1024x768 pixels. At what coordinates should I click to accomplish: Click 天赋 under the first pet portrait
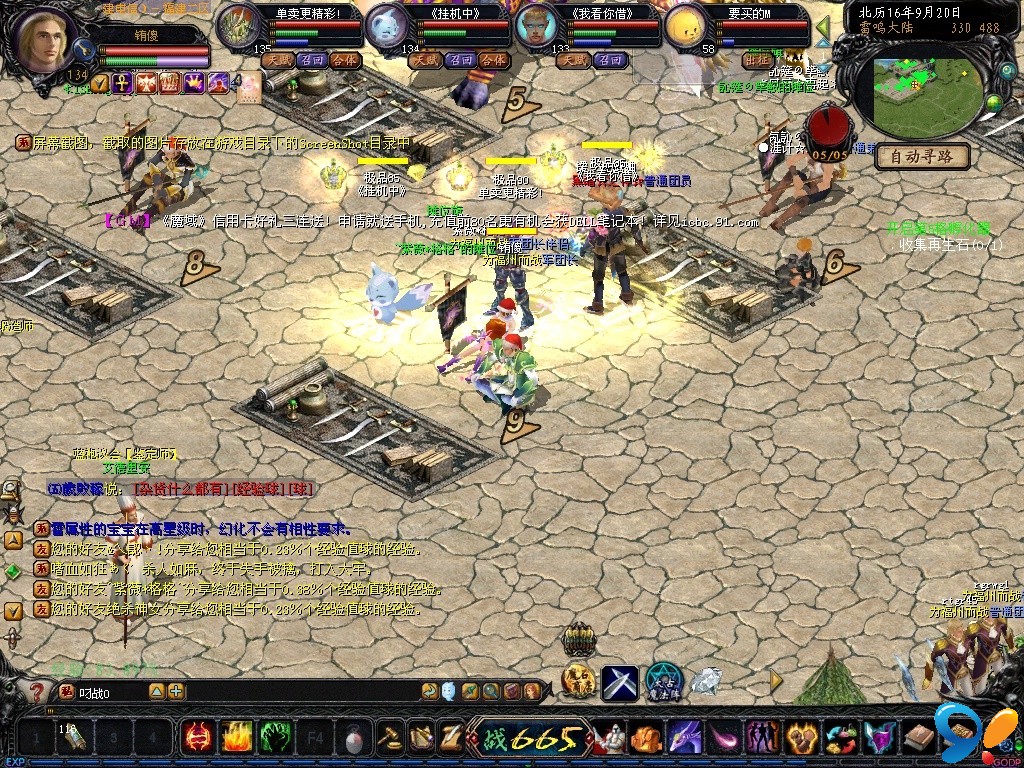point(277,60)
